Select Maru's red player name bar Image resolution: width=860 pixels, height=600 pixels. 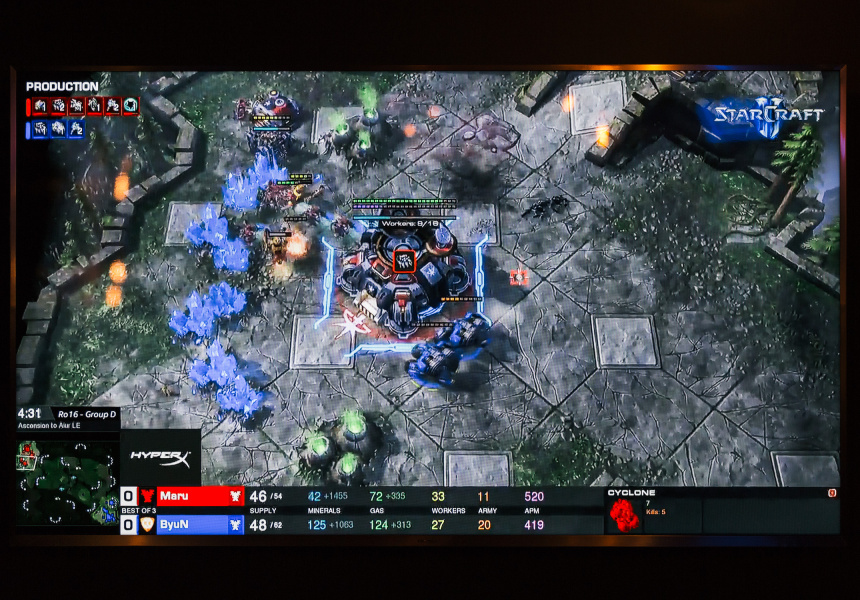coord(200,496)
